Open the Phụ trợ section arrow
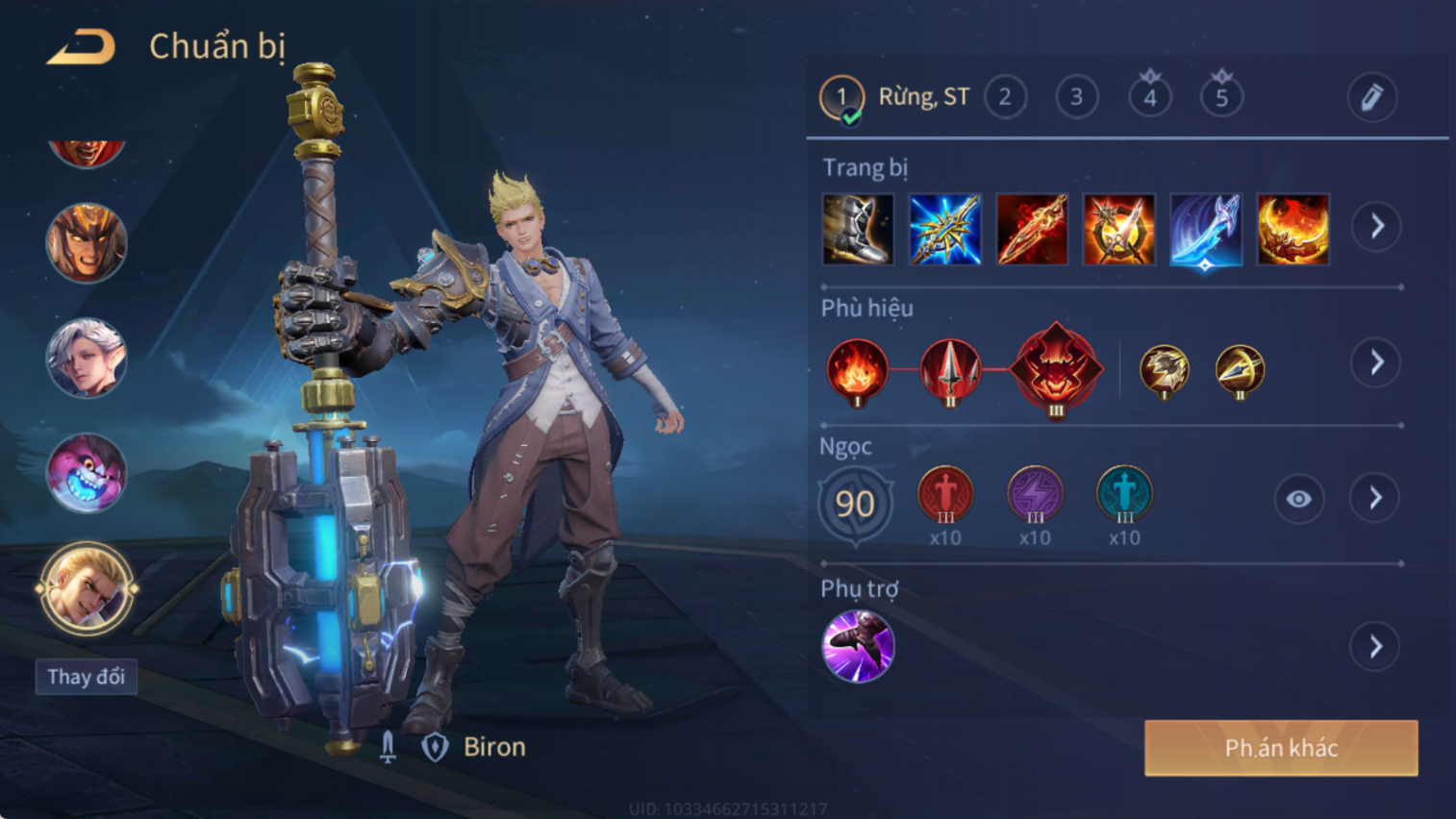1456x819 pixels. [1375, 647]
